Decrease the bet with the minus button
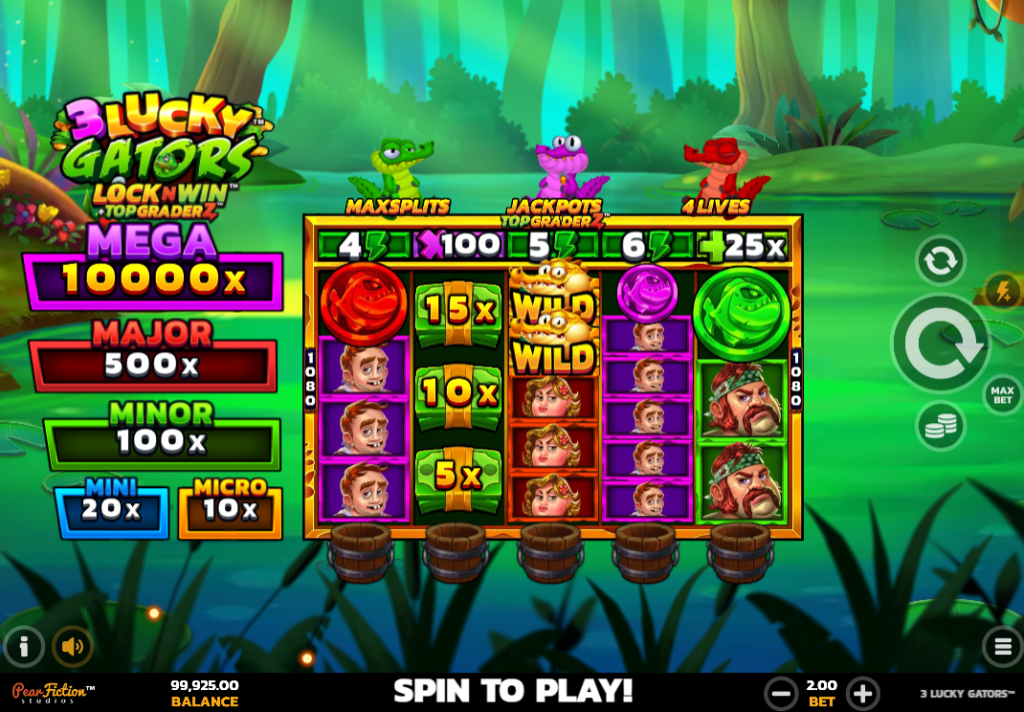 click(x=780, y=692)
